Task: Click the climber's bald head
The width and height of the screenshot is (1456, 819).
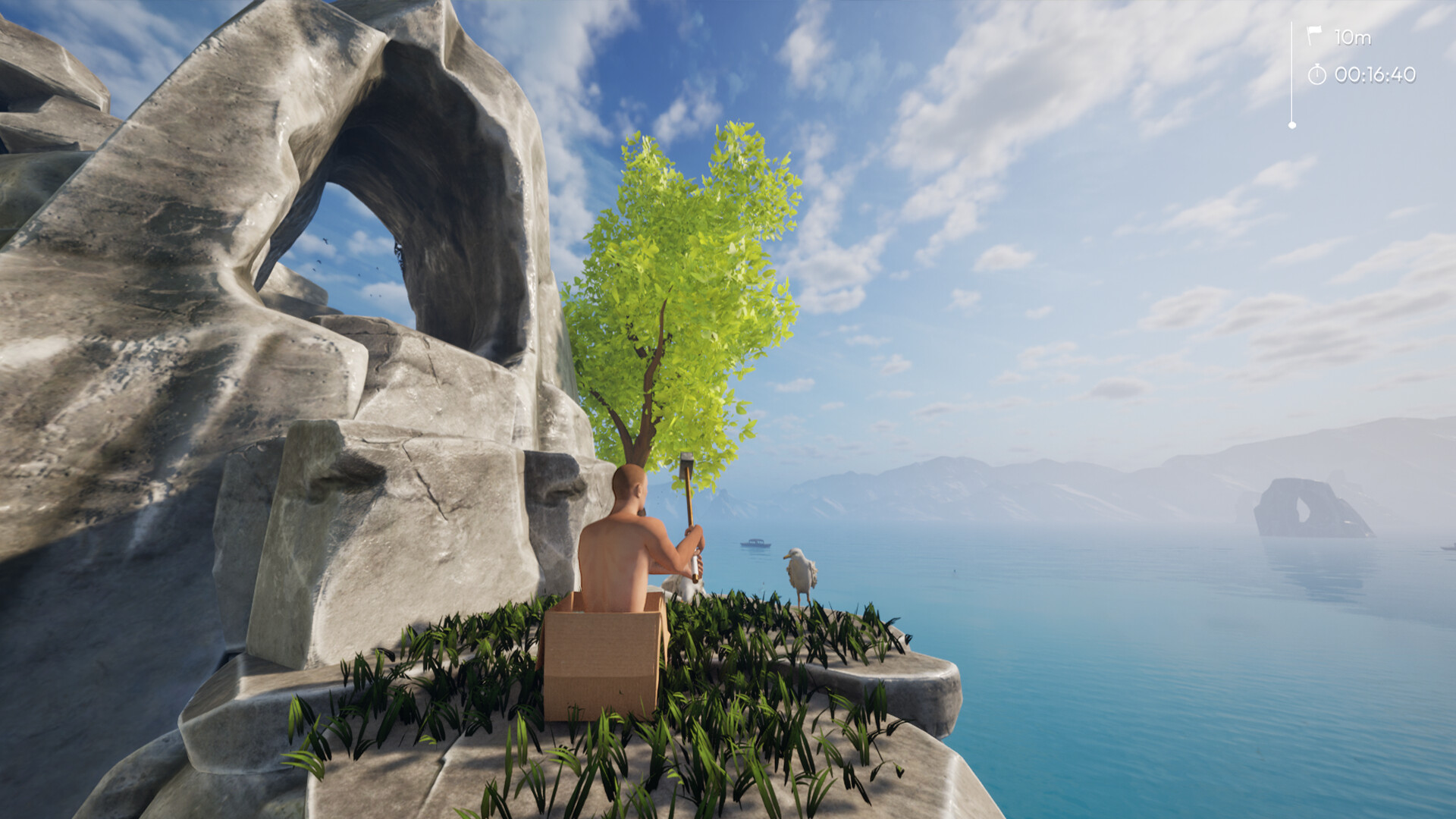Action: point(626,485)
